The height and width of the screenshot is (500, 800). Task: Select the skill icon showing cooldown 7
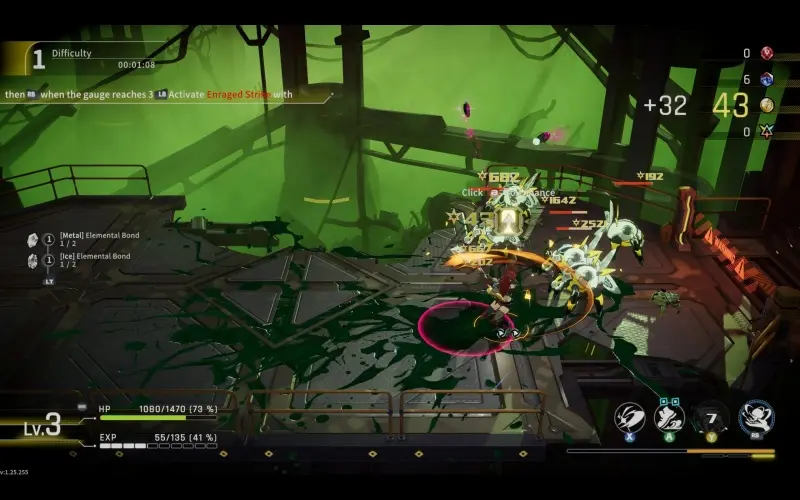coord(711,416)
